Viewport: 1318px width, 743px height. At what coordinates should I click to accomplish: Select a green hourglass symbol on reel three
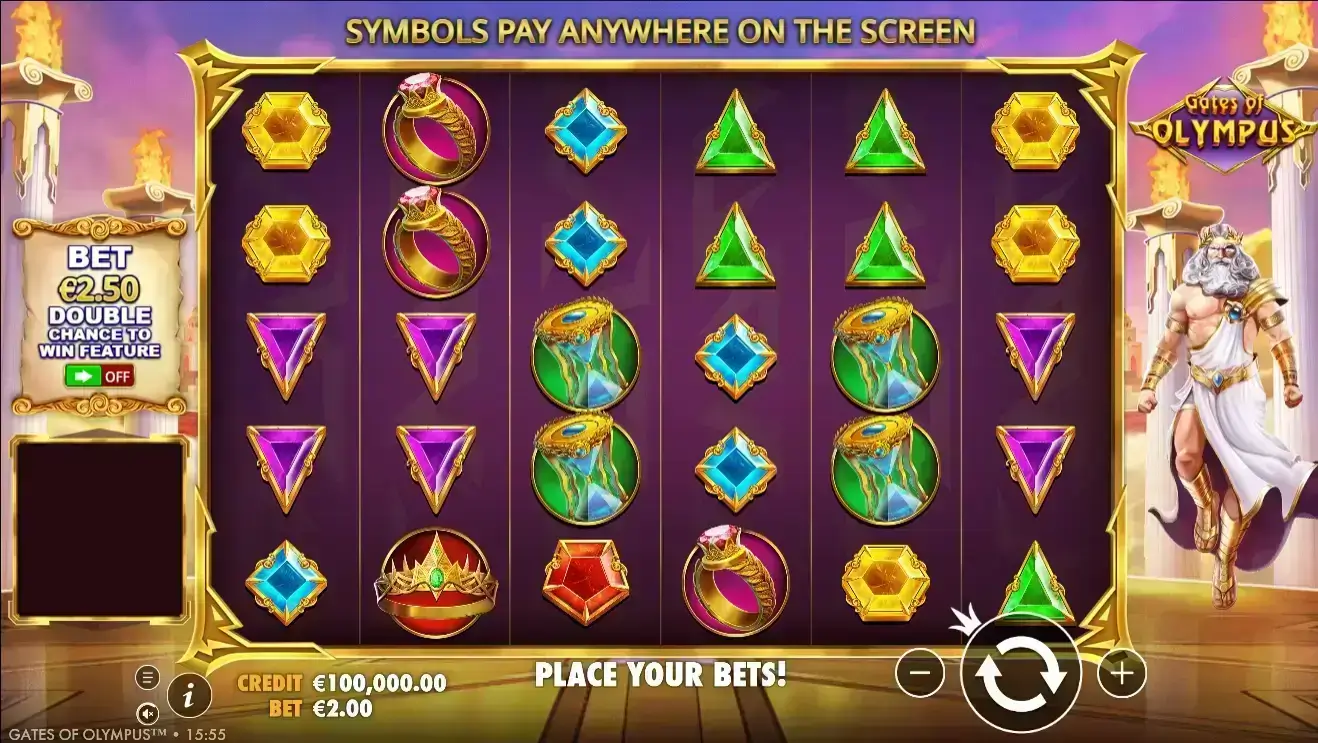(585, 358)
